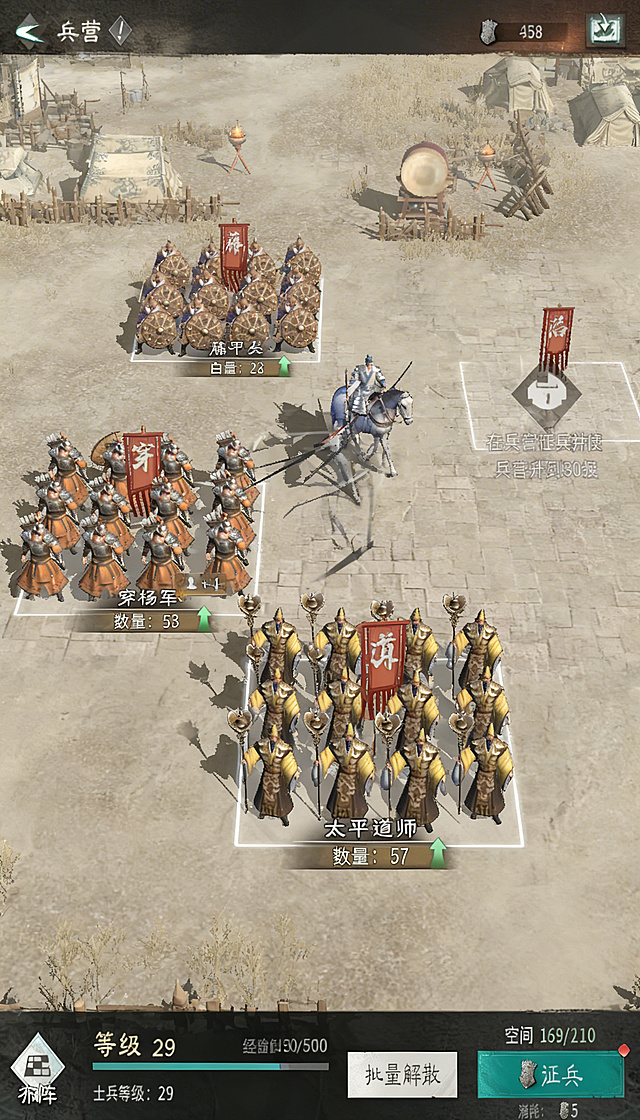The width and height of the screenshot is (640, 1120).
Task: Upgrade 太平道师 with its green arrow
Action: [x=437, y=855]
